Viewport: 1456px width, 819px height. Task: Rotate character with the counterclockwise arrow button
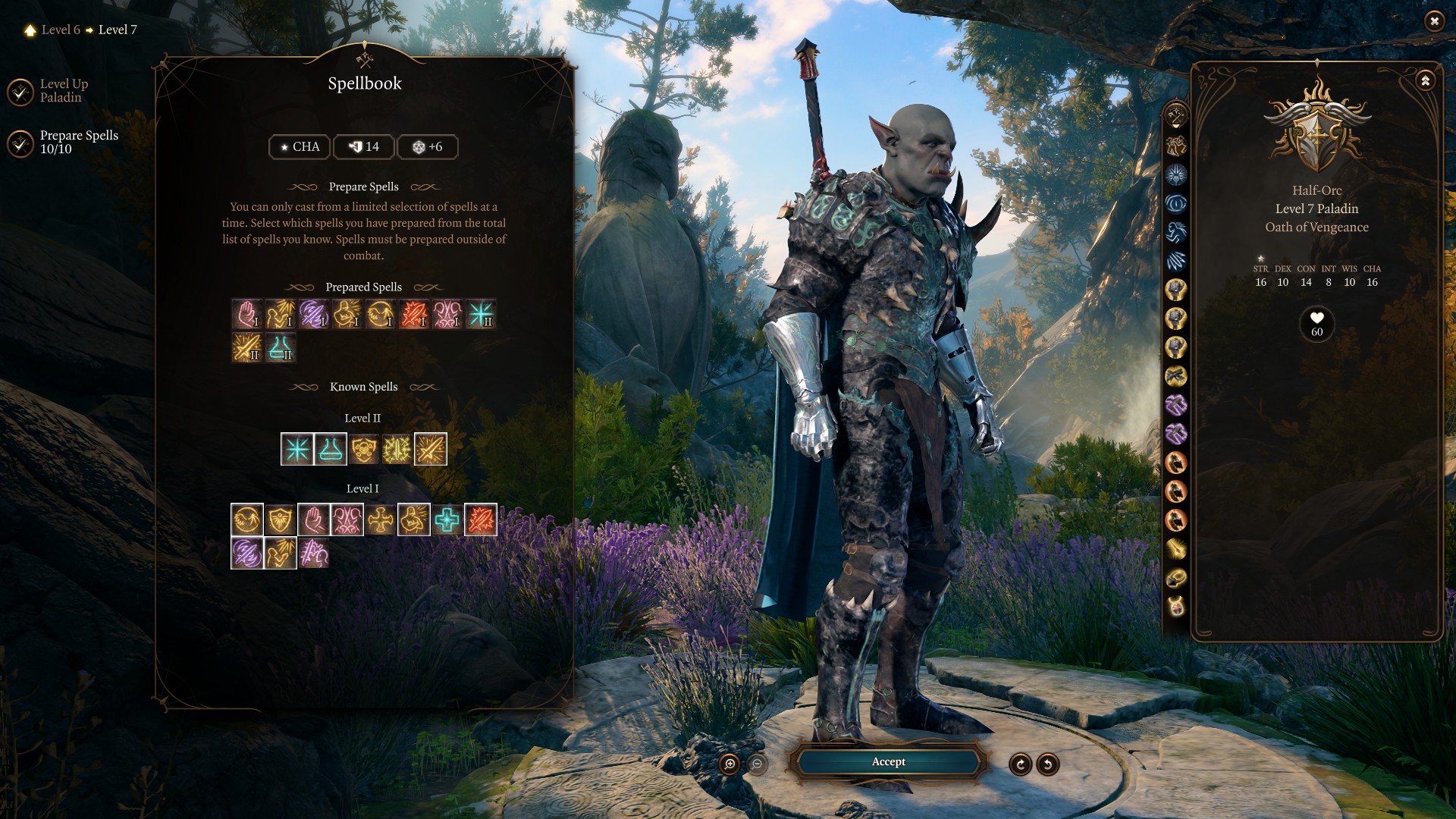(1048, 764)
